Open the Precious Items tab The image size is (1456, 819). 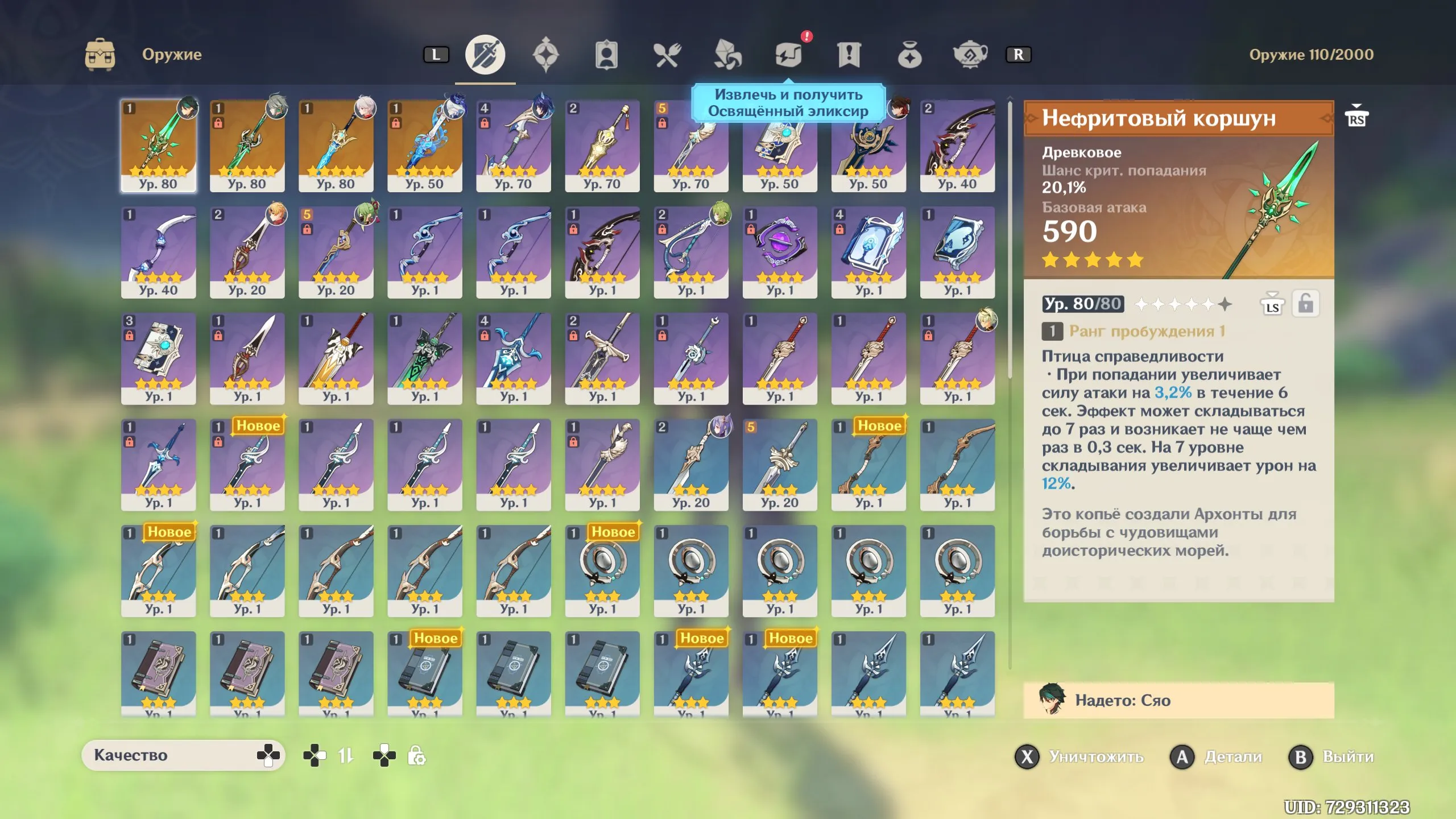pyautogui.click(x=911, y=55)
